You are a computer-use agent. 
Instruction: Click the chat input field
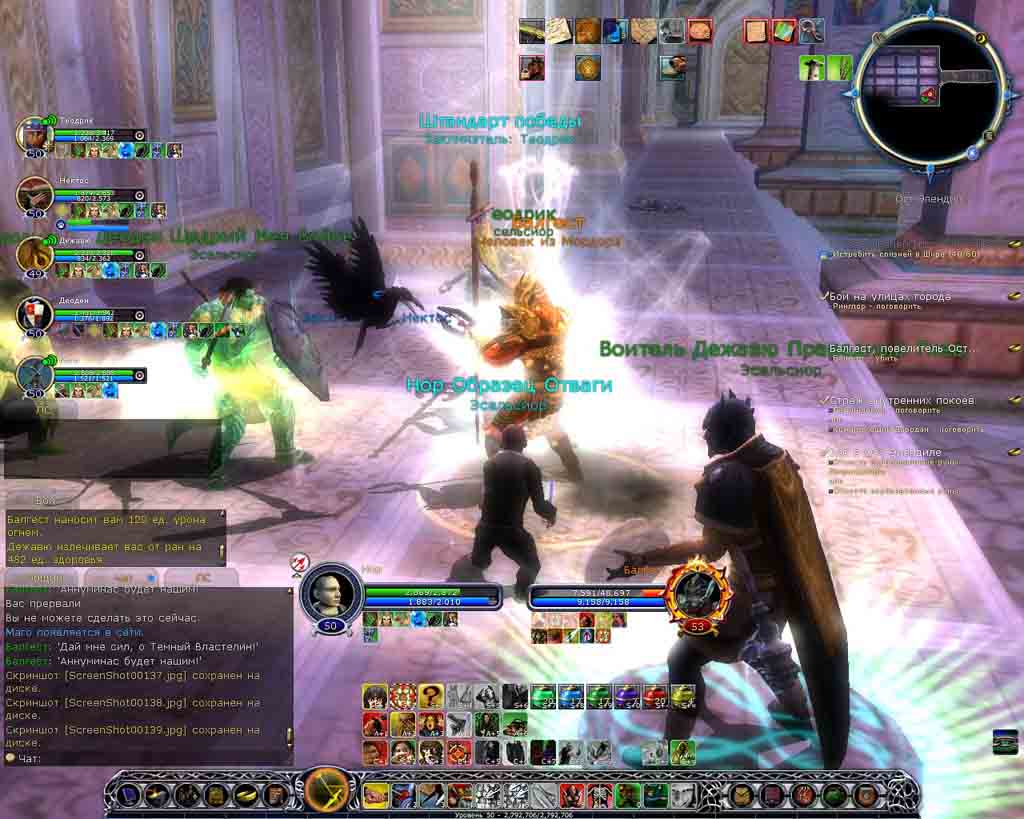(x=150, y=758)
